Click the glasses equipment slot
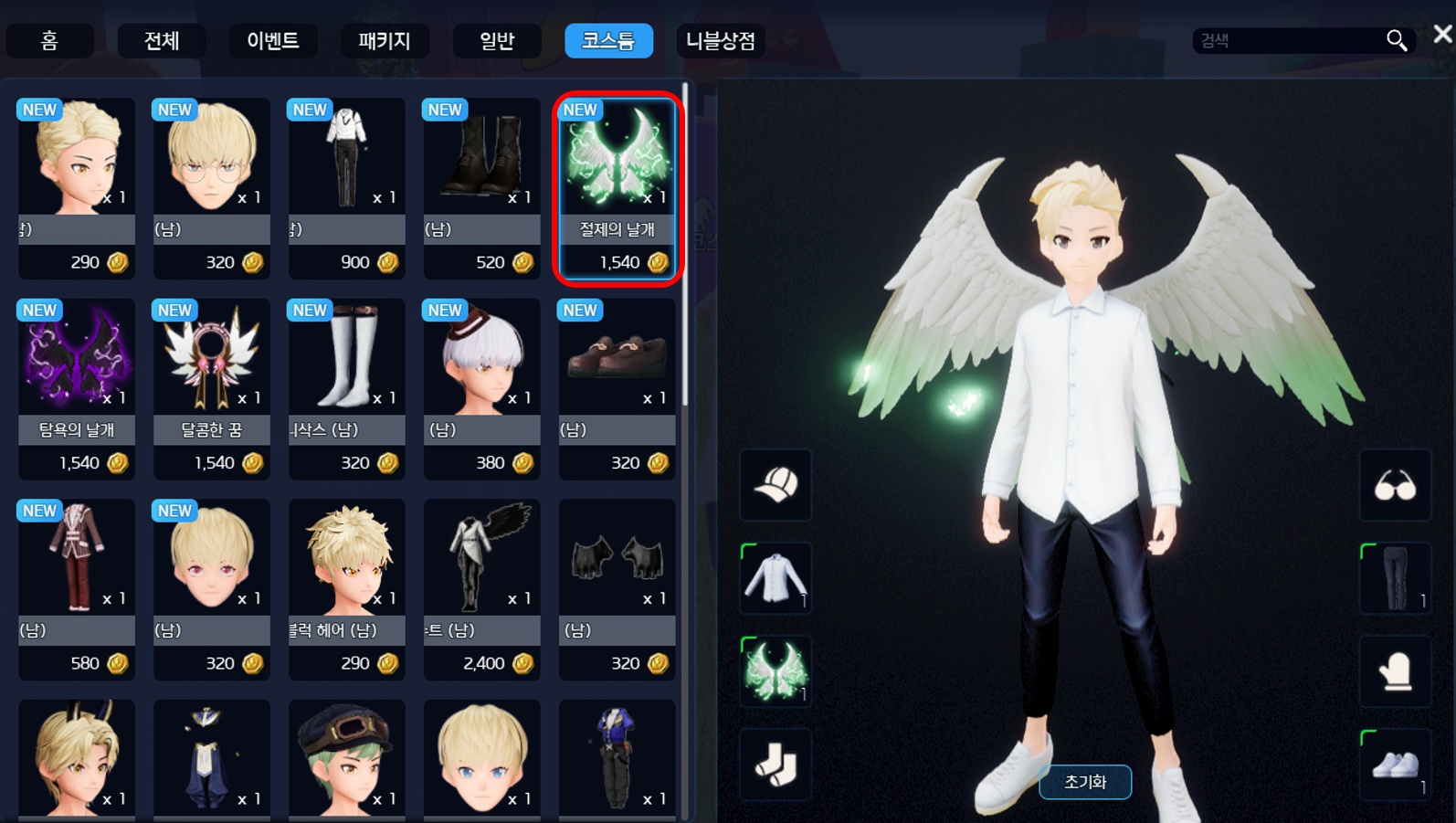Screen dimensions: 1456x823 [x=1395, y=485]
